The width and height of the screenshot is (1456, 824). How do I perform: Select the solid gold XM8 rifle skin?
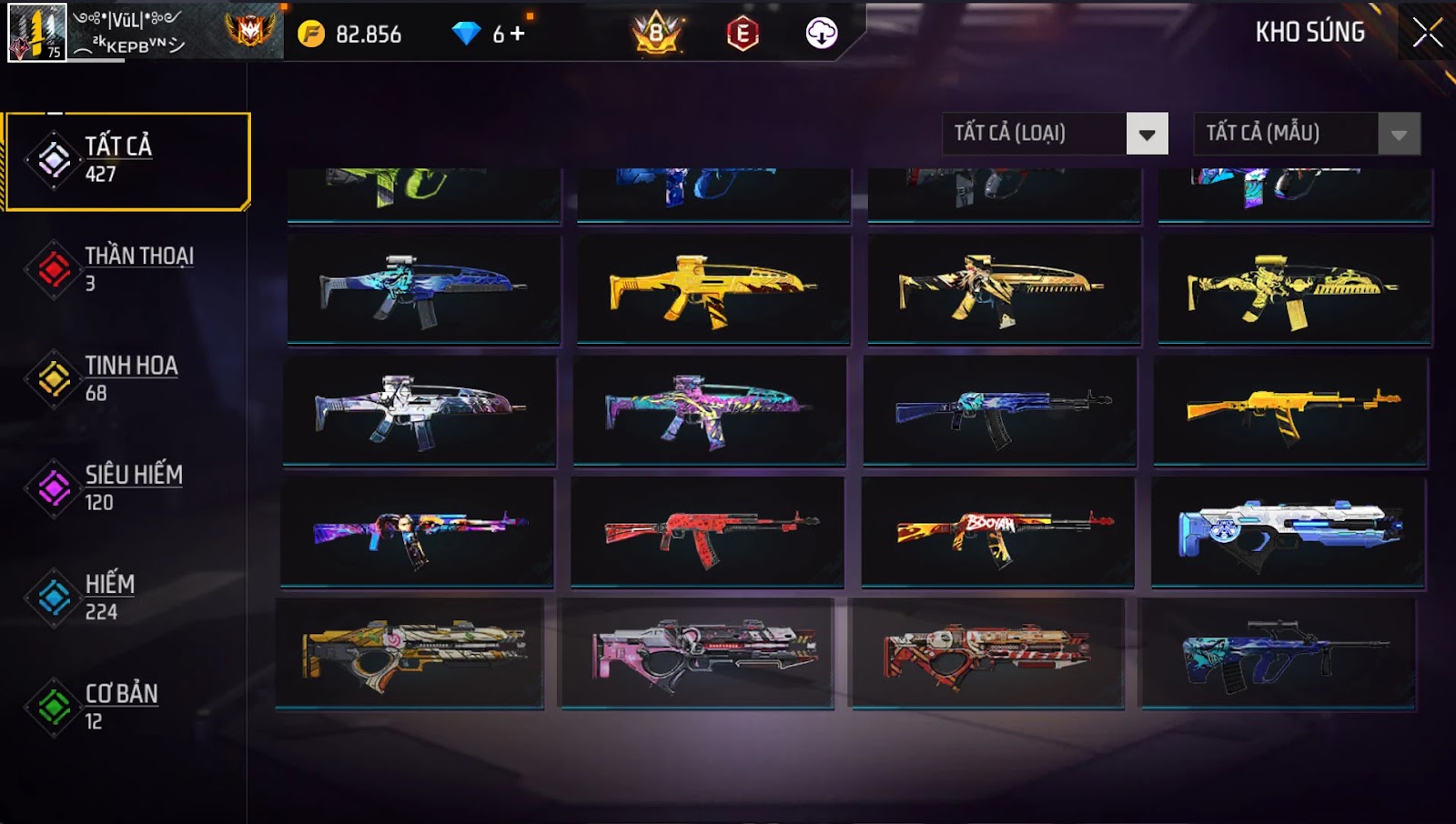(x=713, y=289)
